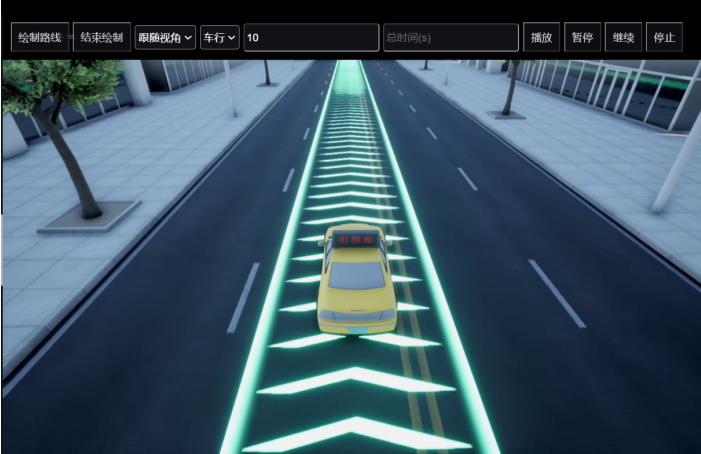This screenshot has width=701, height=454.
Task: Click the 绘制路线 draw route button
Action: (40, 38)
